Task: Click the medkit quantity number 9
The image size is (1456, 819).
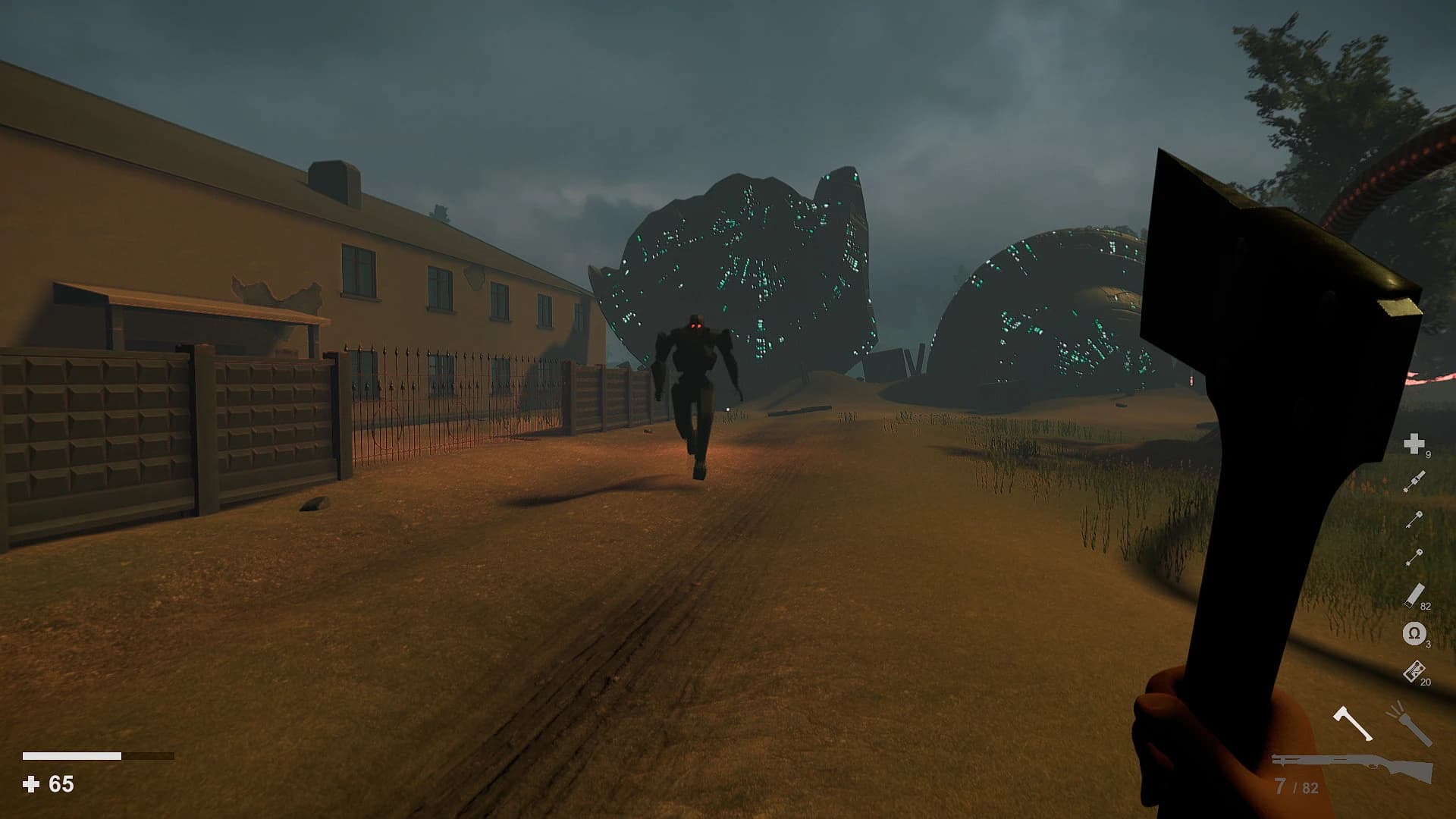Action: tap(1429, 453)
